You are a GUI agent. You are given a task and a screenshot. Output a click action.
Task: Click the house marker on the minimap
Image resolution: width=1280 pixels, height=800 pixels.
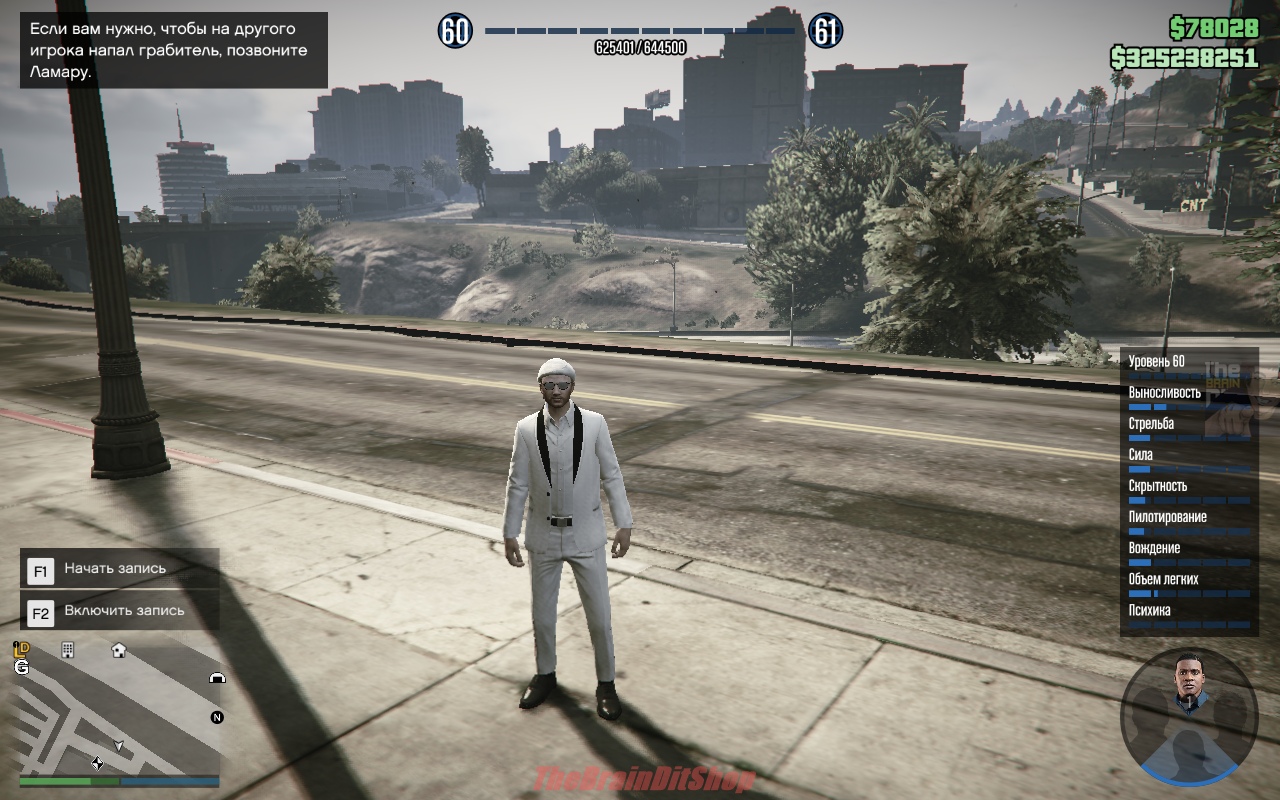pos(119,650)
